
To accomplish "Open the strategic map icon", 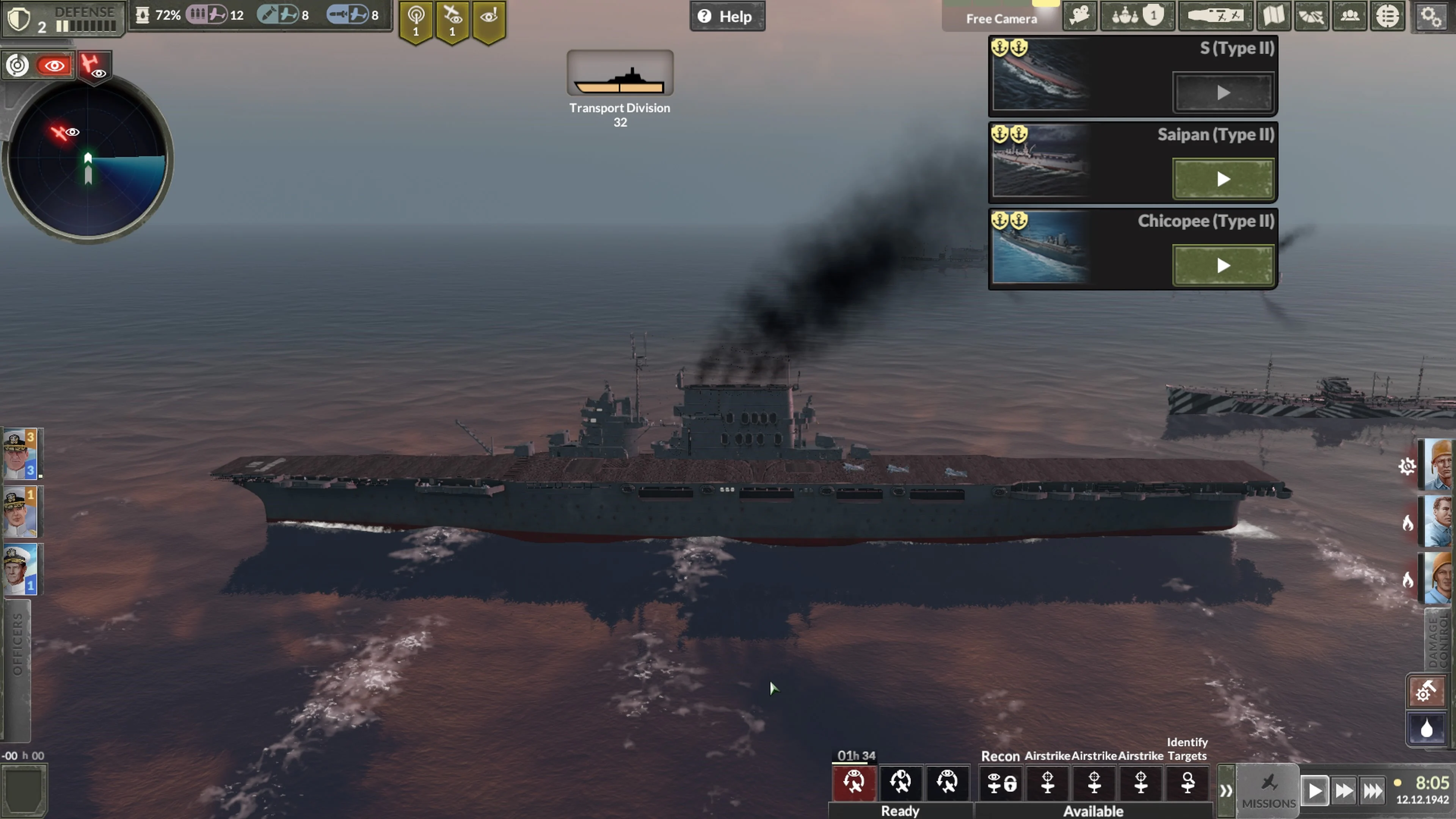I will coord(1274,16).
